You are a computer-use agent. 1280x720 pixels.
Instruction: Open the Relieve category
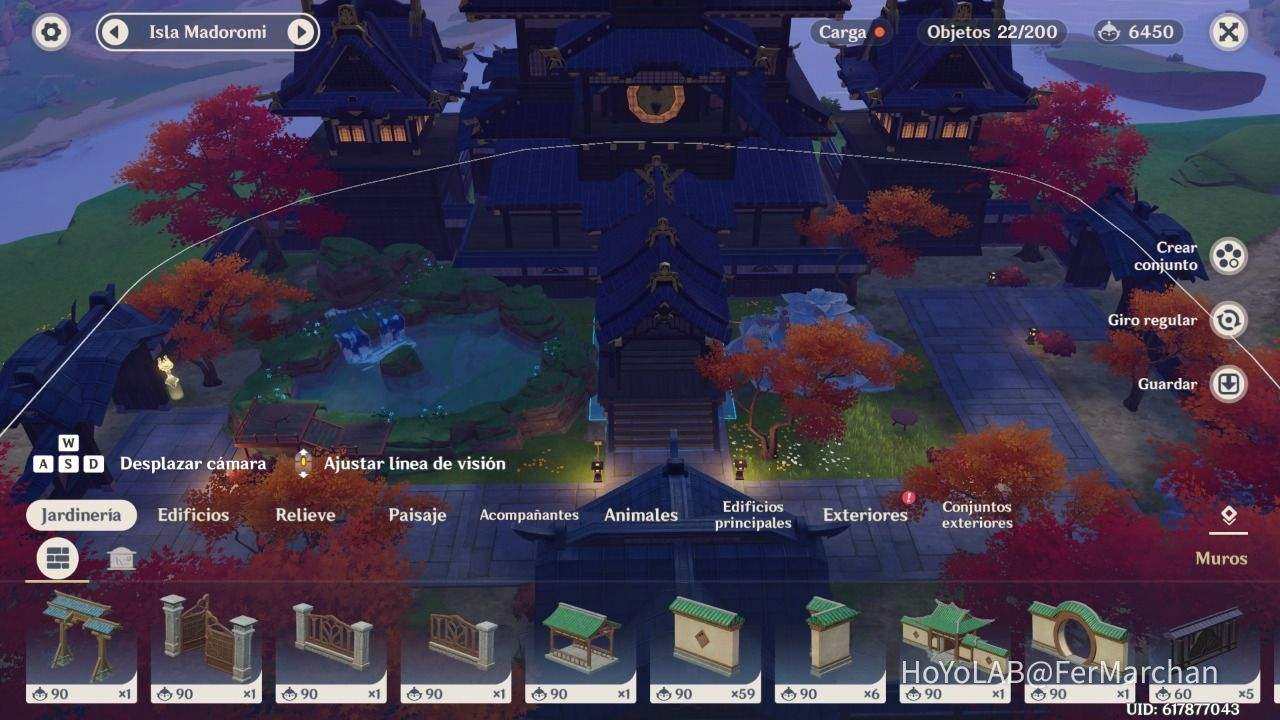(305, 514)
